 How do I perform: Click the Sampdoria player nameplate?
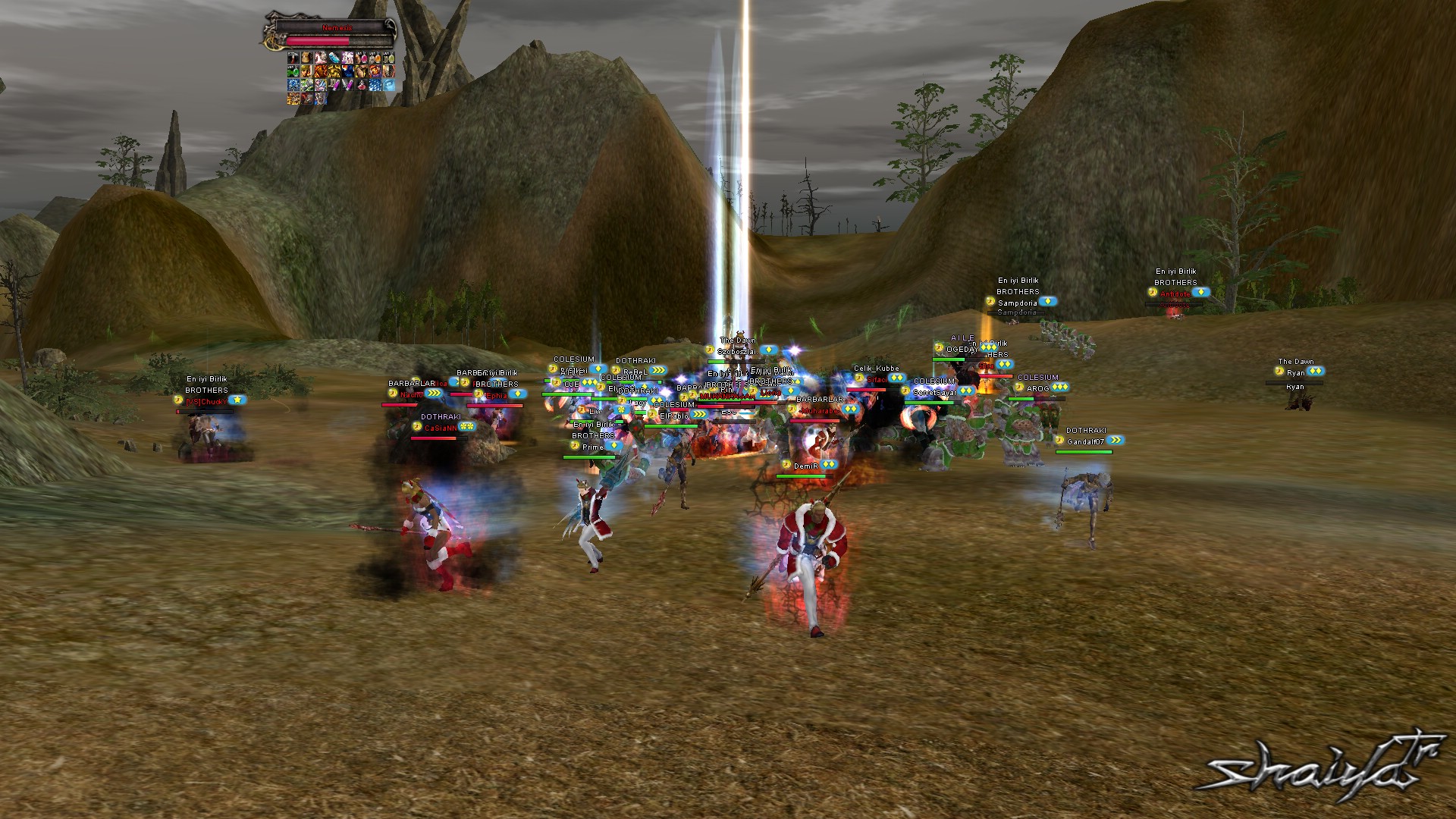pos(1017,303)
